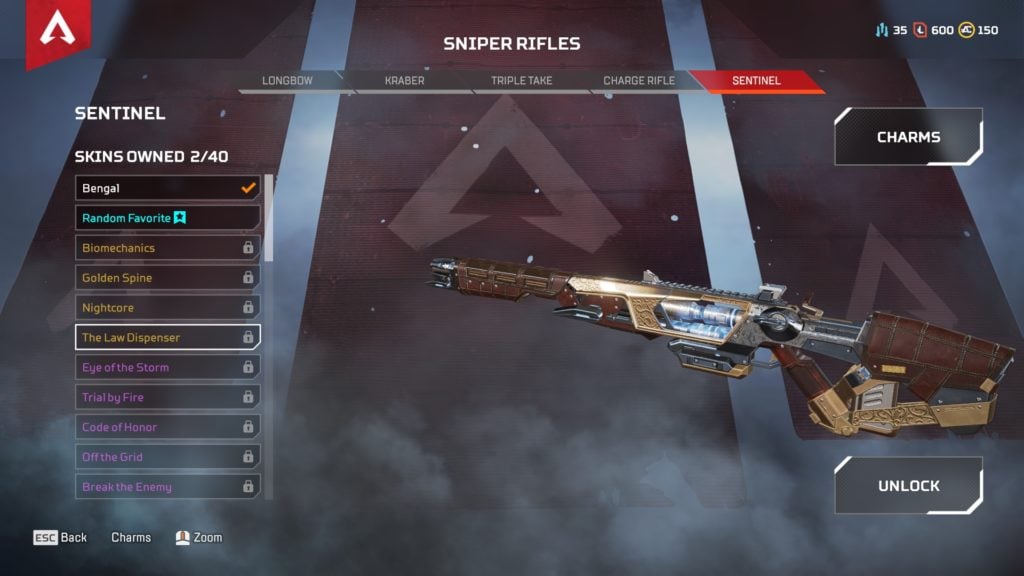Screen dimensions: 1024x576
Task: Show the Charge Rifle skins tab
Action: (x=639, y=81)
